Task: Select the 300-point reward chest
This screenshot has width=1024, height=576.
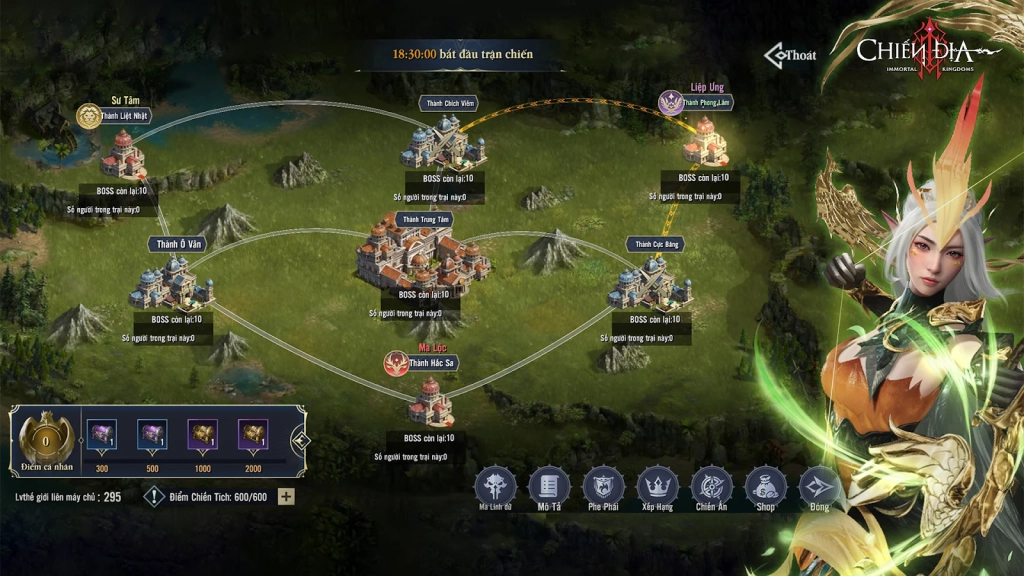Action: click(x=100, y=435)
